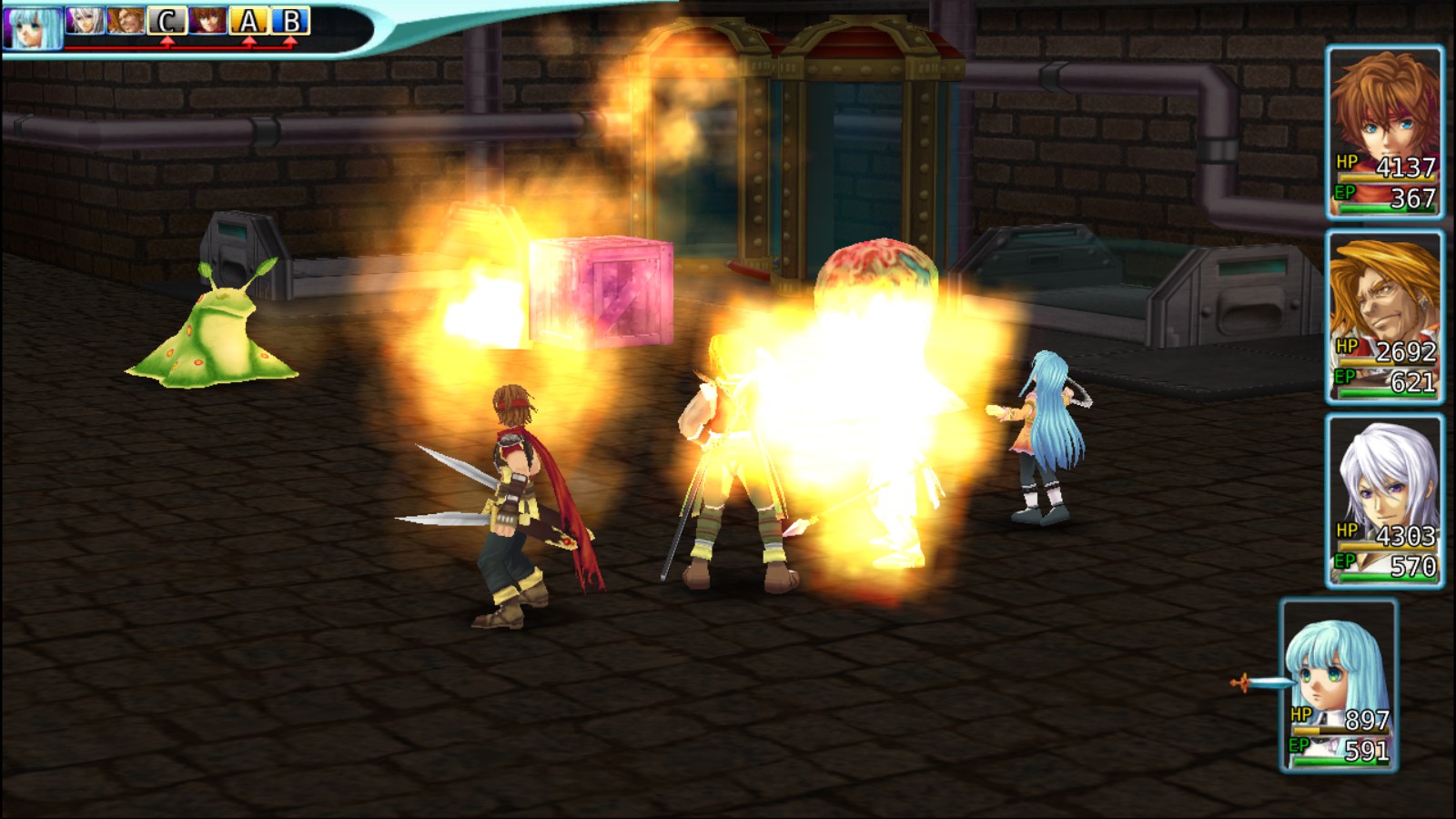This screenshot has width=1456, height=819.
Task: Select the white-haired ally's small portrait
Action: [x=85, y=20]
